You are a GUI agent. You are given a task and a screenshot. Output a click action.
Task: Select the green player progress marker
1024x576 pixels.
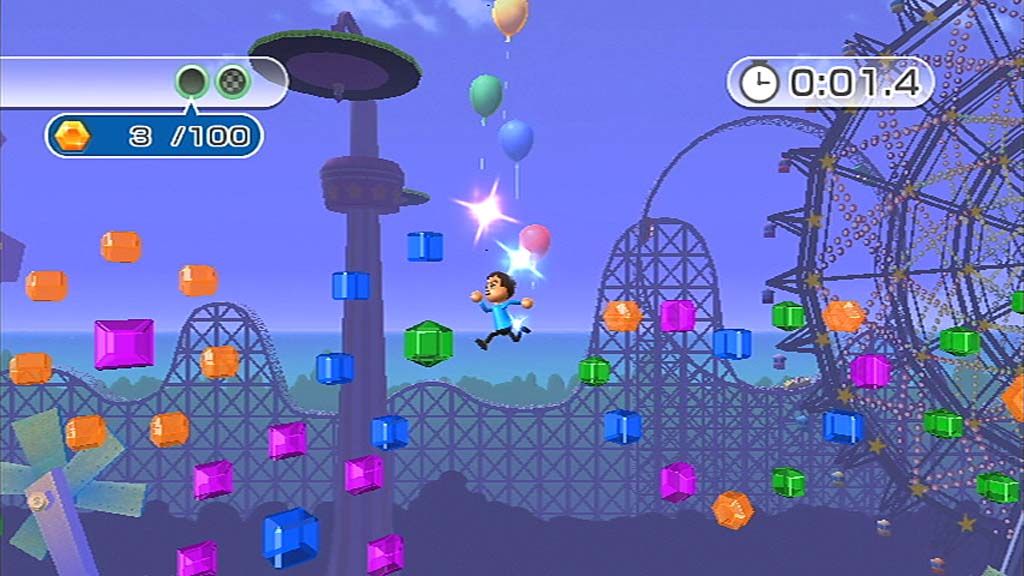[191, 82]
